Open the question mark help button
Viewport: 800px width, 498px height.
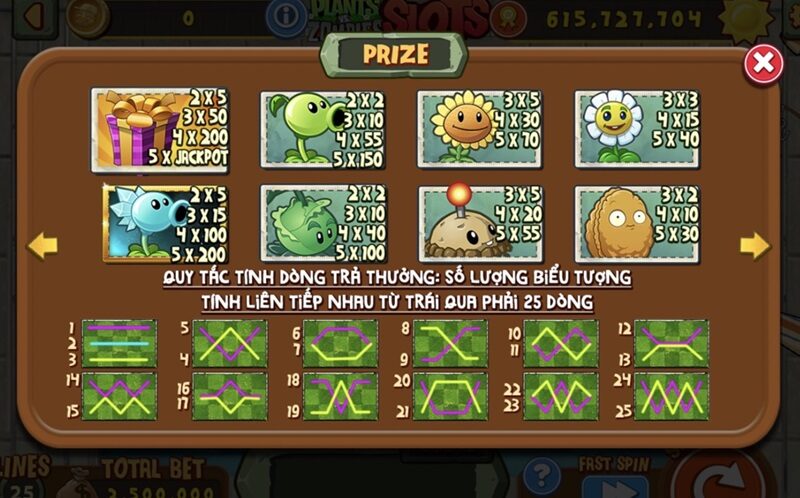point(542,476)
